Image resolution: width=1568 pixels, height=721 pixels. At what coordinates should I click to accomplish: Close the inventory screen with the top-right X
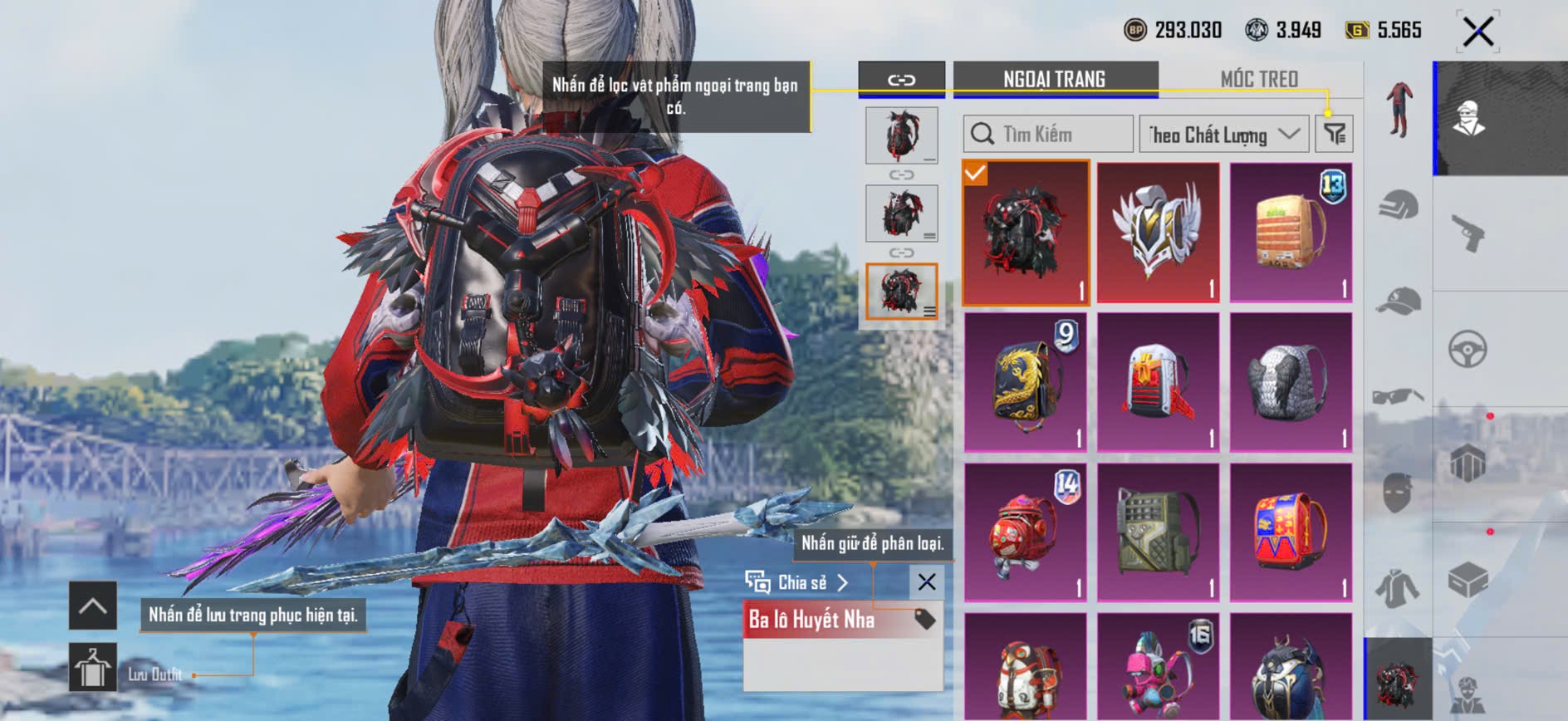(1477, 32)
